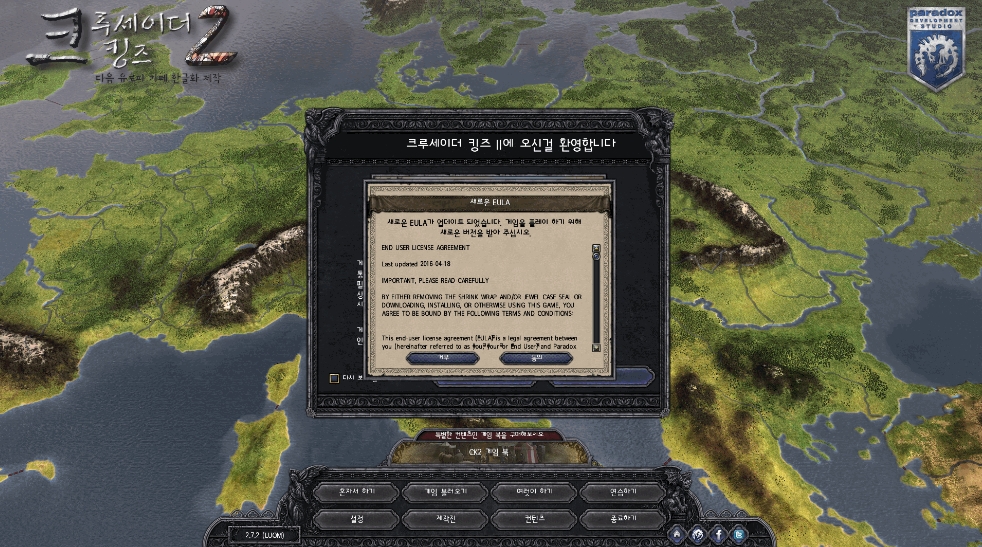Click the home icon in the social row

pyautogui.click(x=678, y=534)
